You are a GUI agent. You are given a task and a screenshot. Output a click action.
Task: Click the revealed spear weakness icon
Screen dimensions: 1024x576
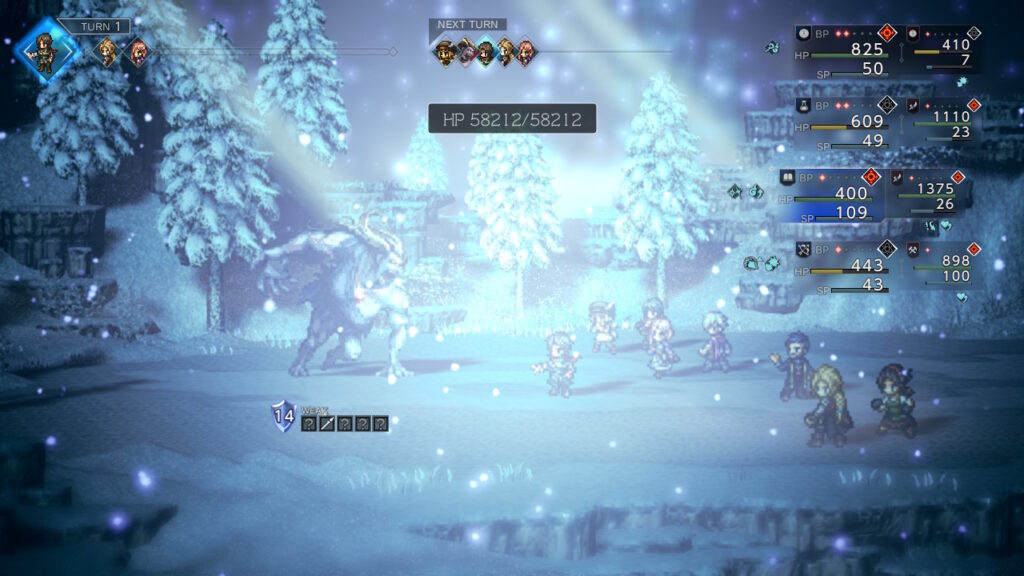pyautogui.click(x=326, y=424)
